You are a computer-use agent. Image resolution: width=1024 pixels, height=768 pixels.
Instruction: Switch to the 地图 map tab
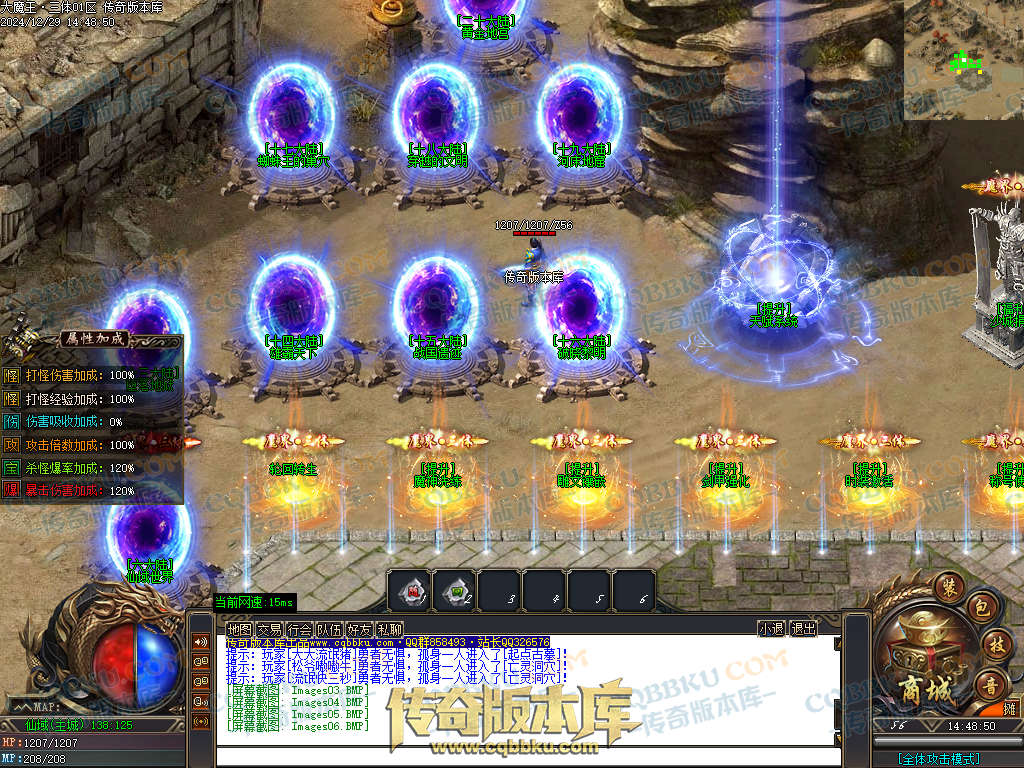[239, 629]
